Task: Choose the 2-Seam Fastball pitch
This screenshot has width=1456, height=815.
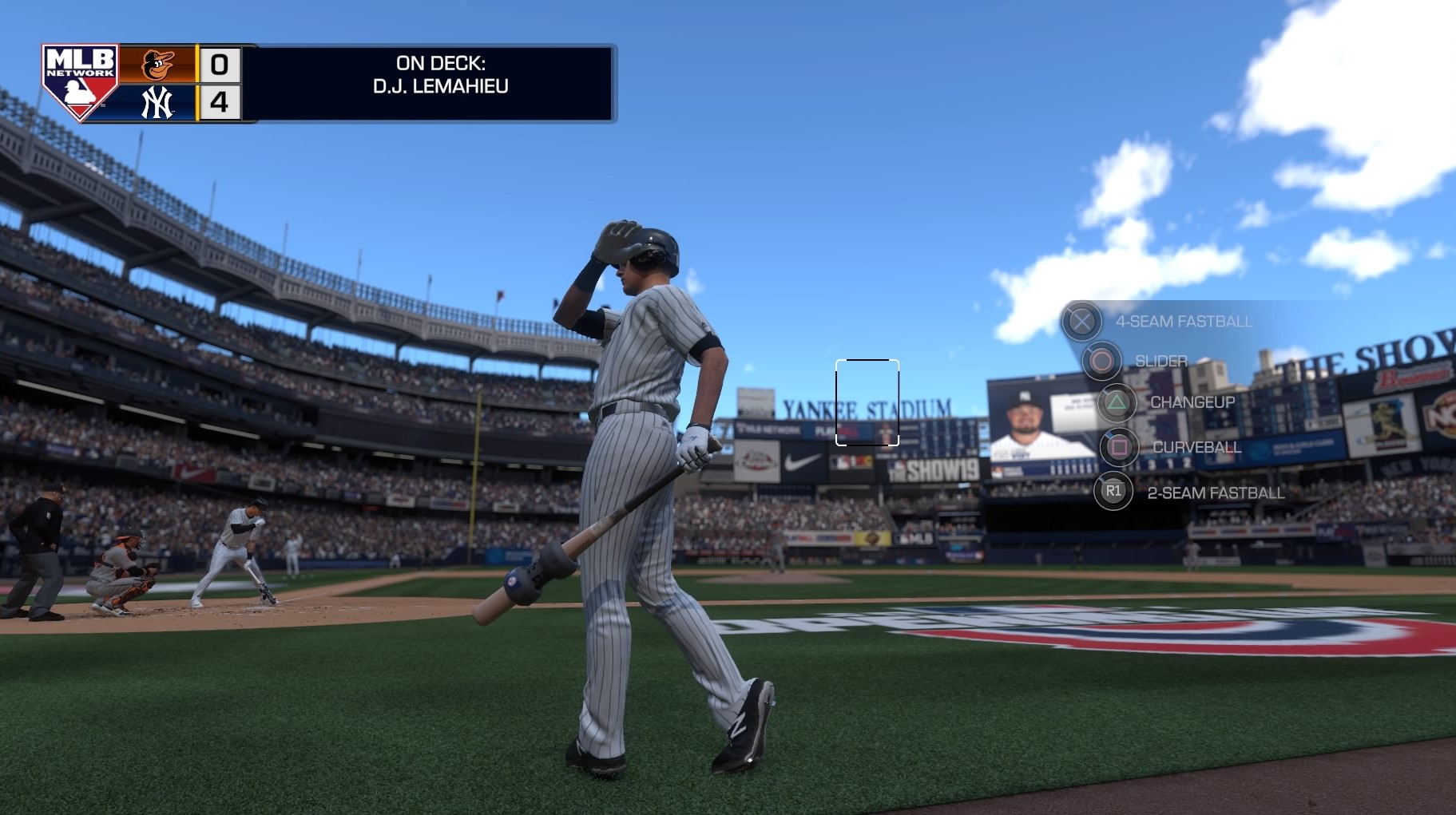Action: click(x=1113, y=492)
